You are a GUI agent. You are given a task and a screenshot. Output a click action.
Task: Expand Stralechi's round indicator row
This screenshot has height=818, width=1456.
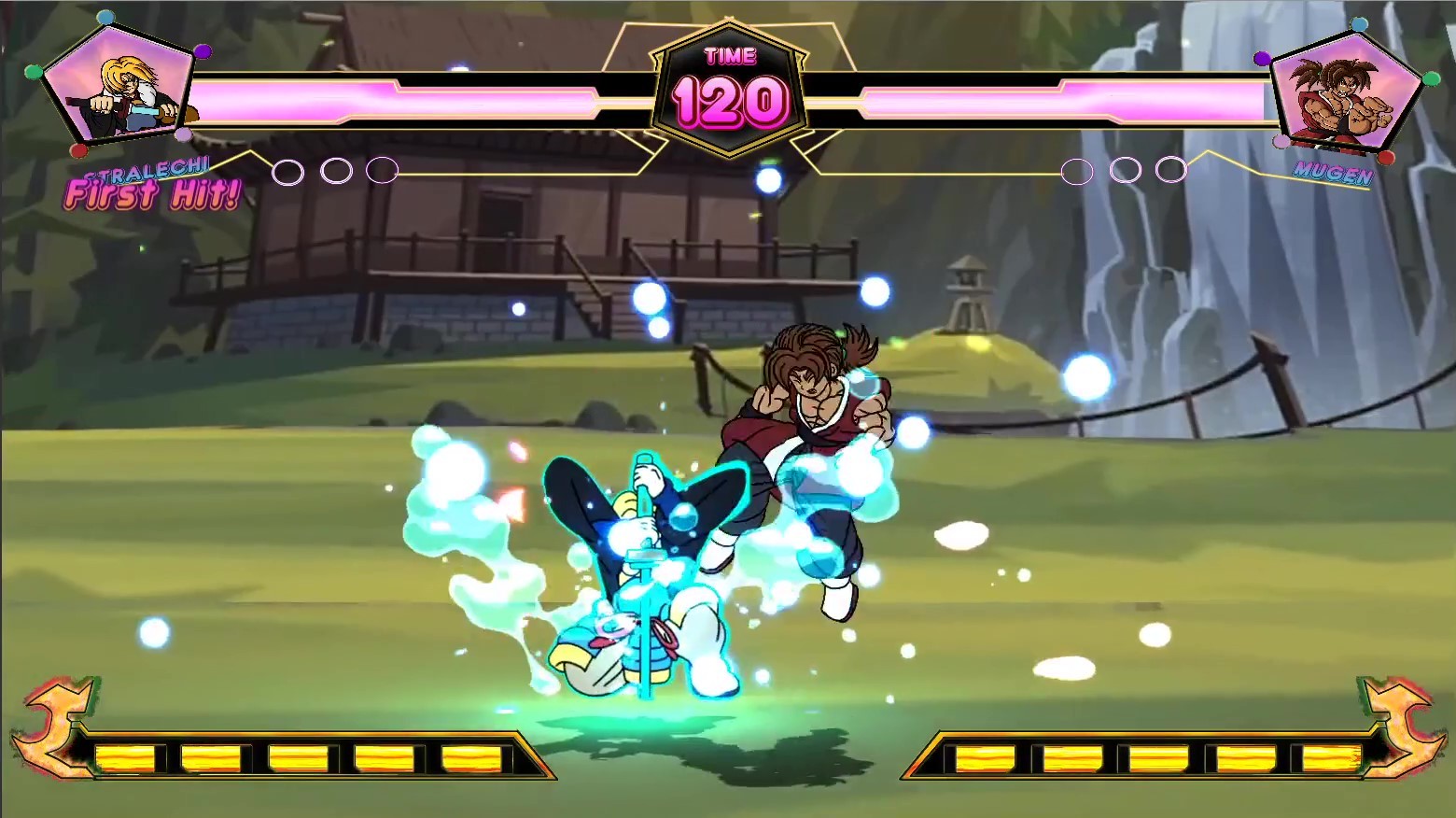334,171
